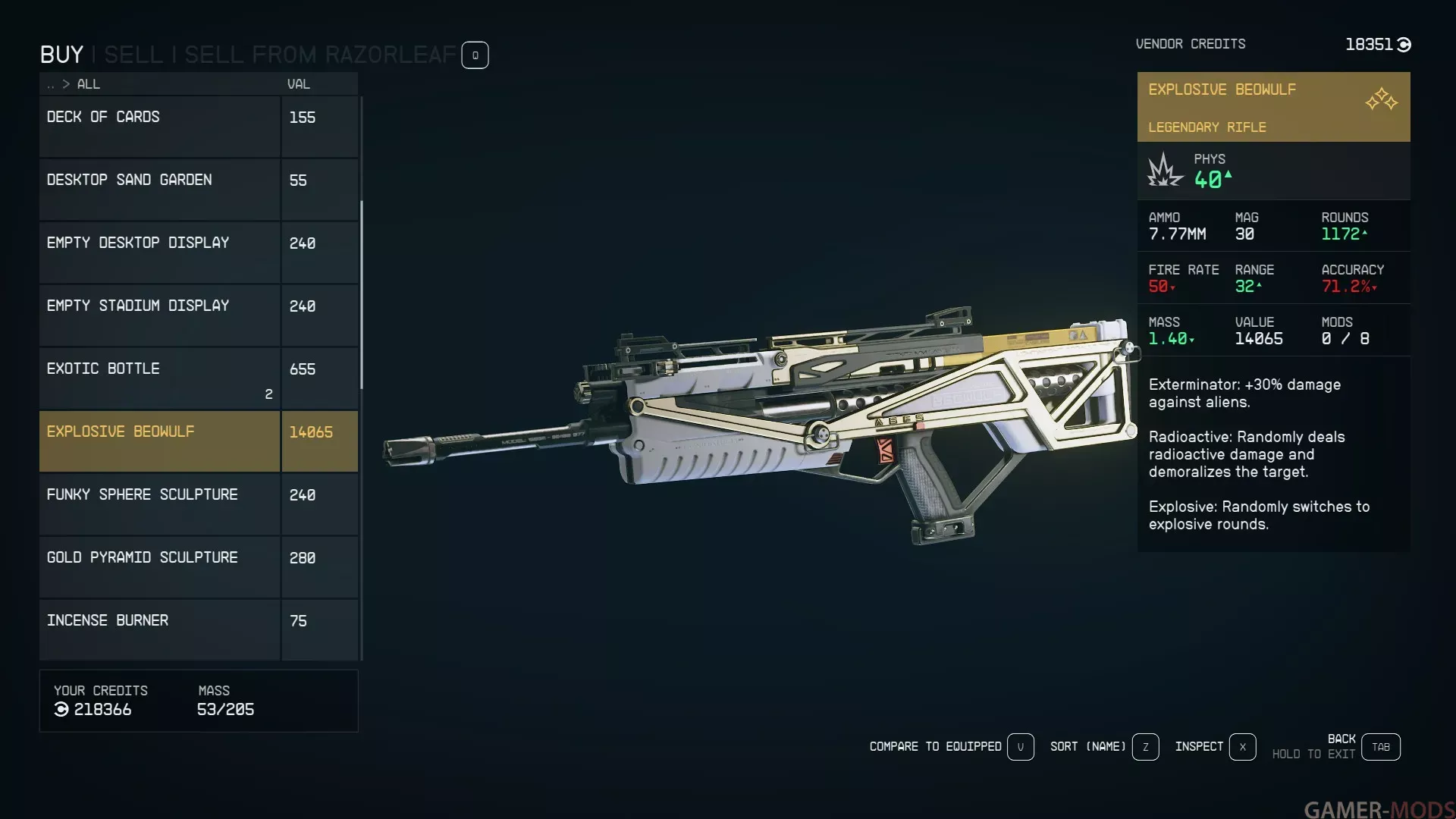Compare to Equipped weapon
This screenshot has width=1456, height=819.
pyautogui.click(x=1020, y=747)
